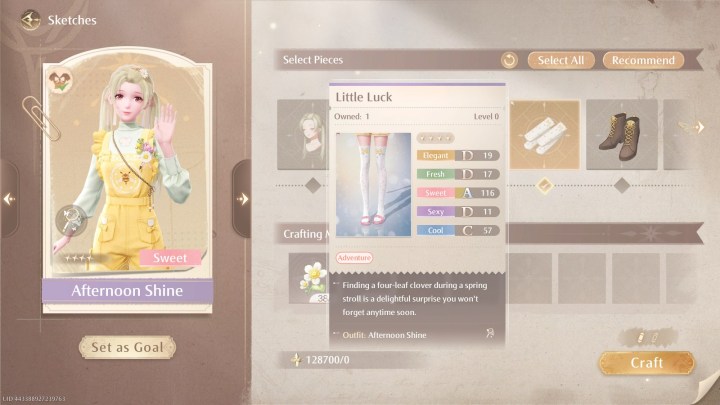The height and width of the screenshot is (405, 720).
Task: Use the Recommend pieces button
Action: tap(643, 60)
